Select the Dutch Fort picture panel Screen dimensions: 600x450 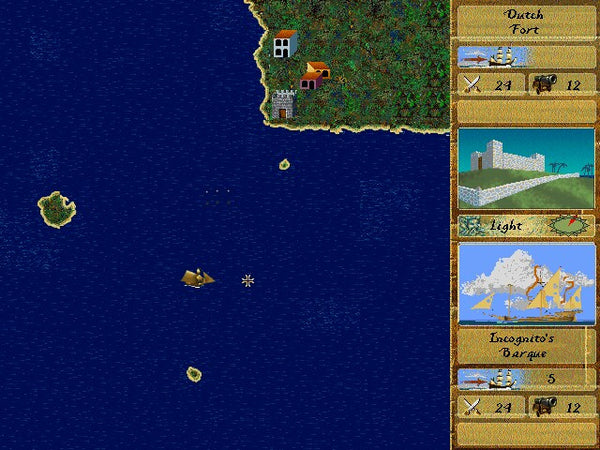click(x=525, y=168)
